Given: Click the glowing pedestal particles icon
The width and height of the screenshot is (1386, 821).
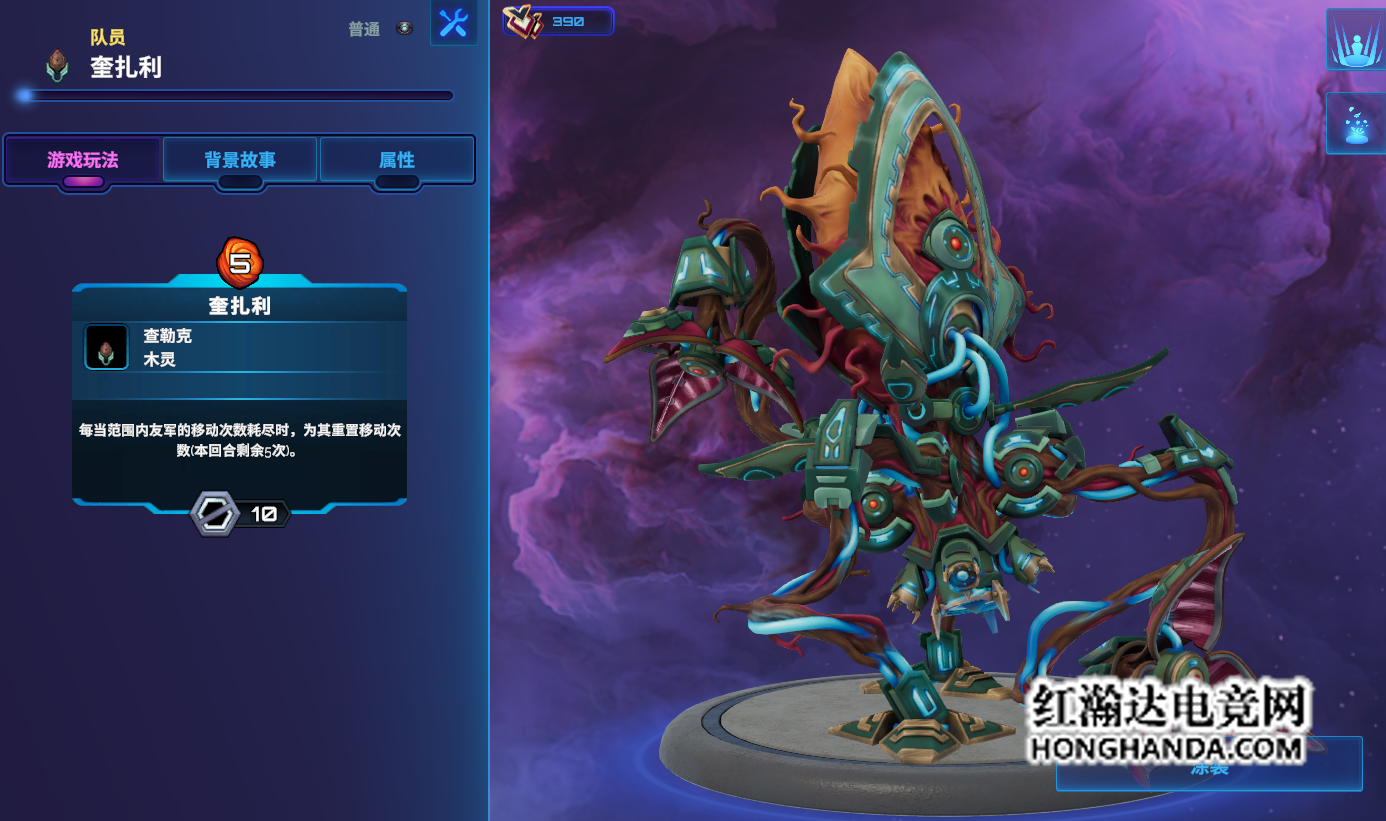Looking at the screenshot, I should pyautogui.click(x=1355, y=123).
